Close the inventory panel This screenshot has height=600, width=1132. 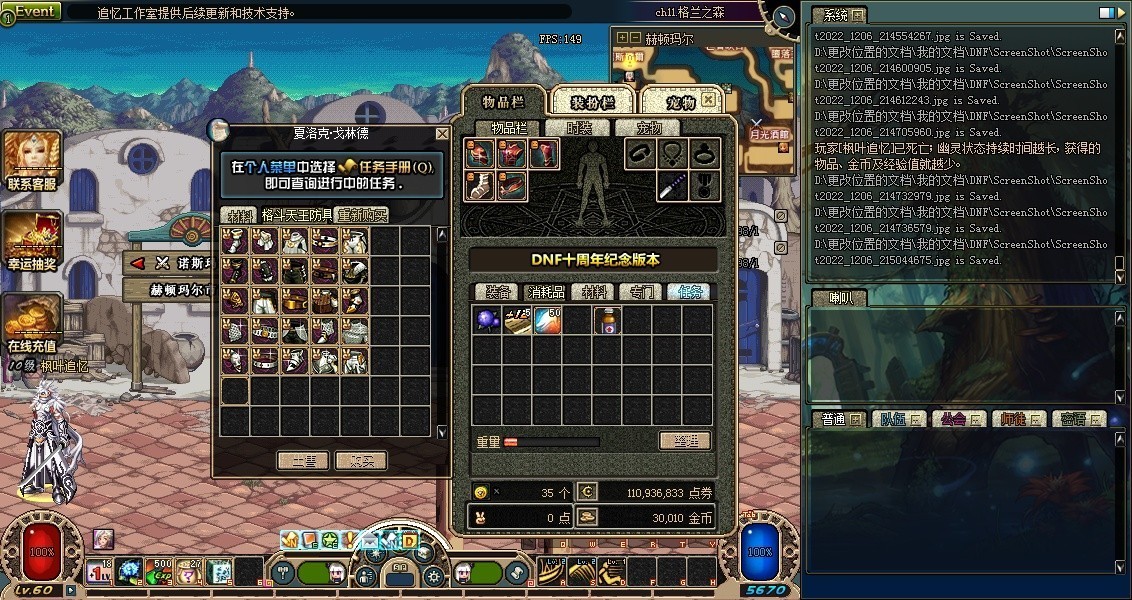pyautogui.click(x=708, y=100)
